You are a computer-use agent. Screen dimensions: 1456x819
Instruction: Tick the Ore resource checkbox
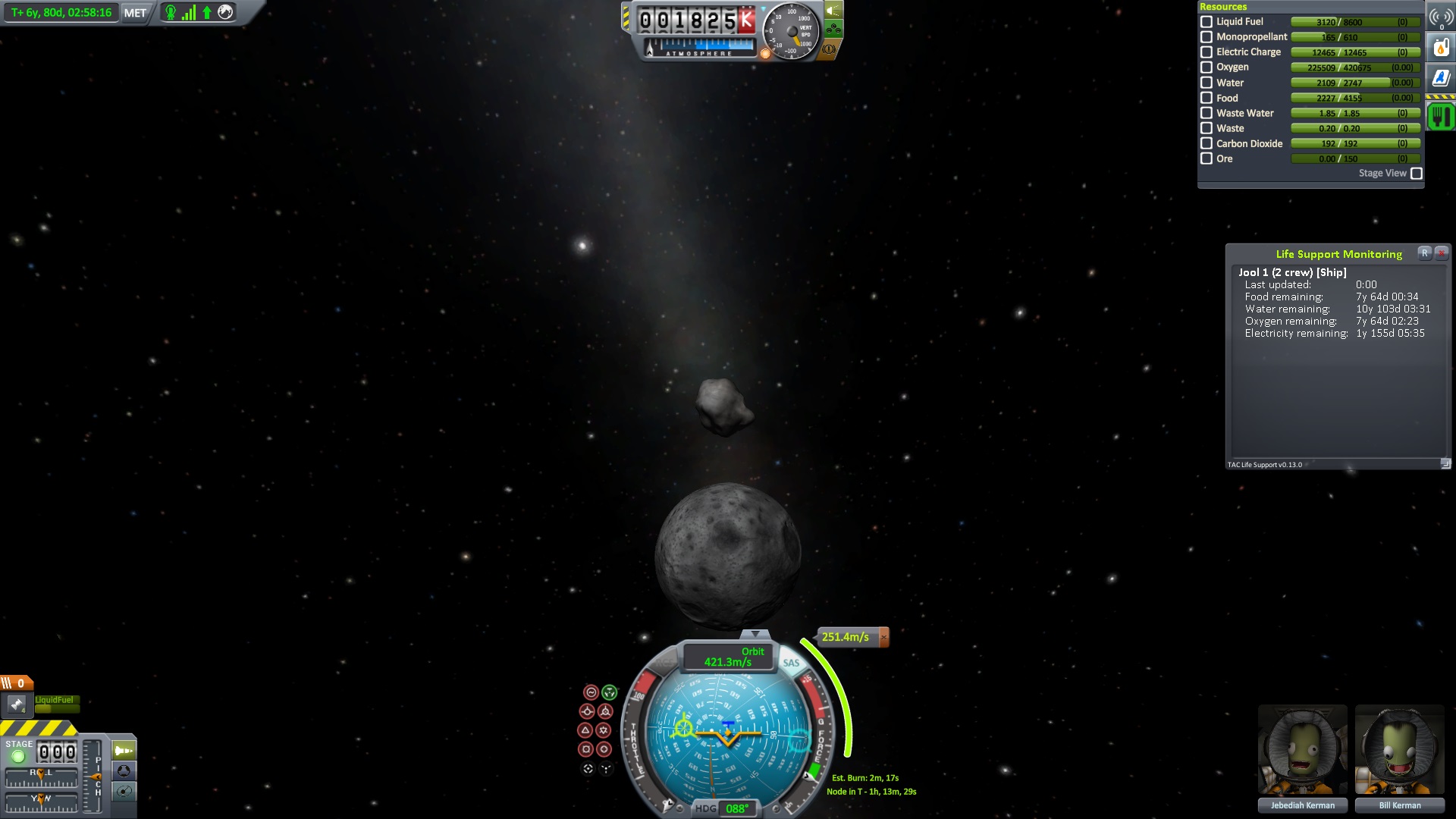coord(1207,158)
